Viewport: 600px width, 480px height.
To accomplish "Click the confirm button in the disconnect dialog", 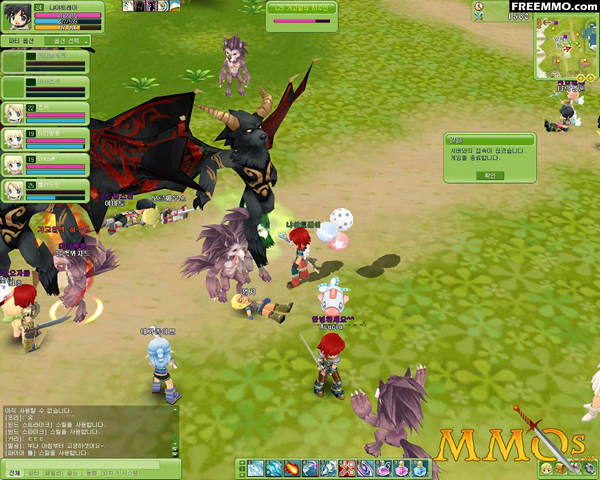I will [x=490, y=175].
